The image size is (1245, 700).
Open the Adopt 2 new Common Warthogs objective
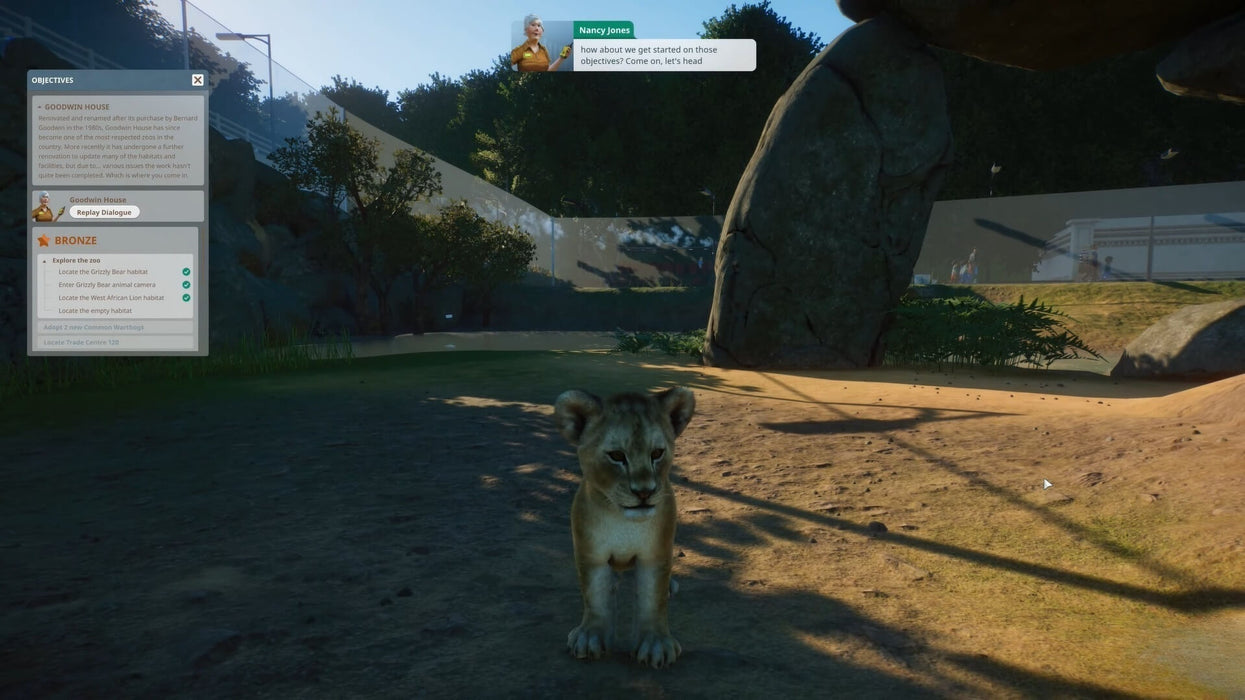[94, 327]
